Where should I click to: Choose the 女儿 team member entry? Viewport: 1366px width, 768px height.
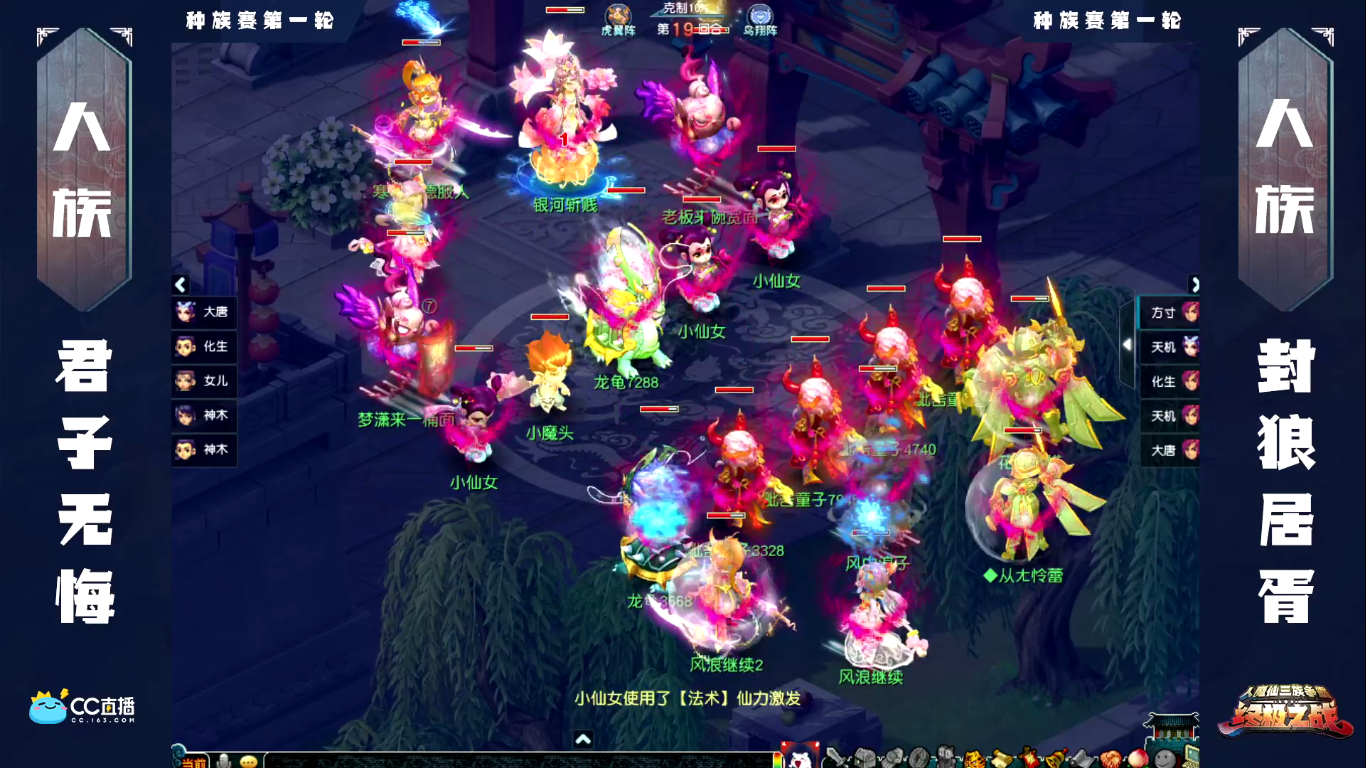click(204, 381)
